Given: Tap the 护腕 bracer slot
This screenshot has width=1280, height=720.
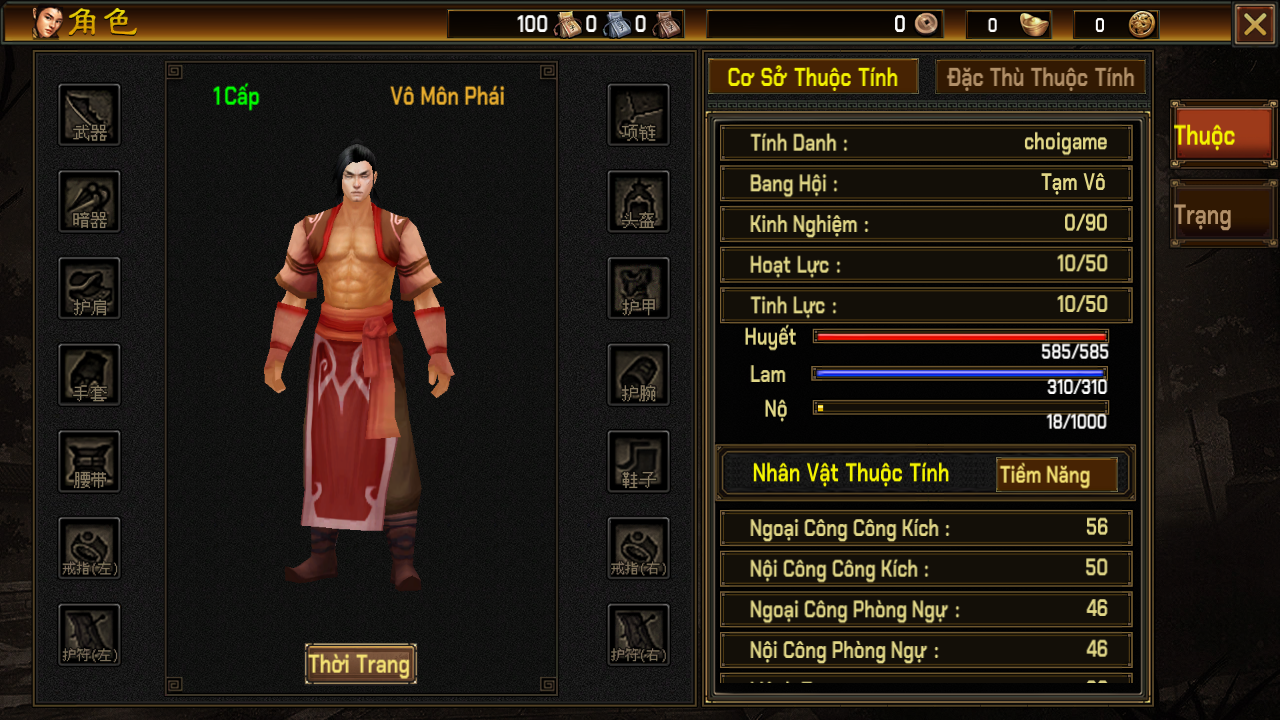Looking at the screenshot, I should pyautogui.click(x=639, y=375).
